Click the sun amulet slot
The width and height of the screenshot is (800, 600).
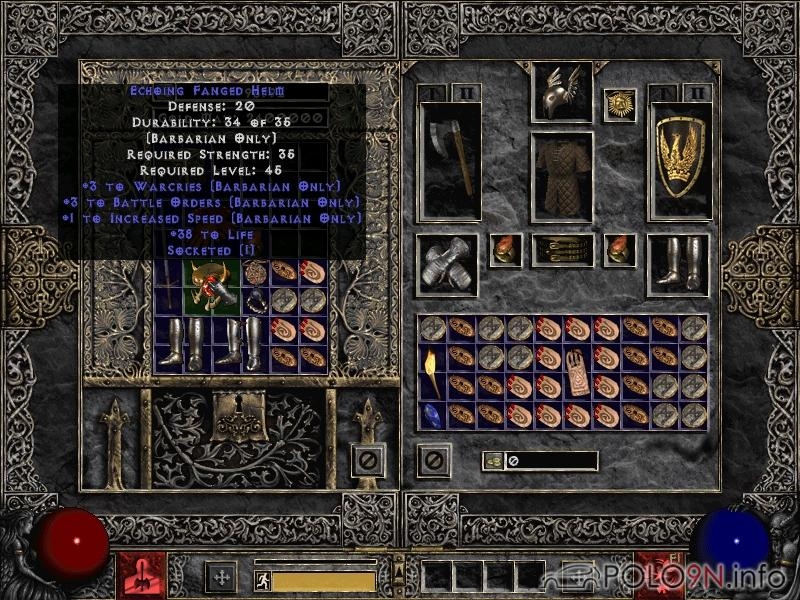[x=619, y=104]
